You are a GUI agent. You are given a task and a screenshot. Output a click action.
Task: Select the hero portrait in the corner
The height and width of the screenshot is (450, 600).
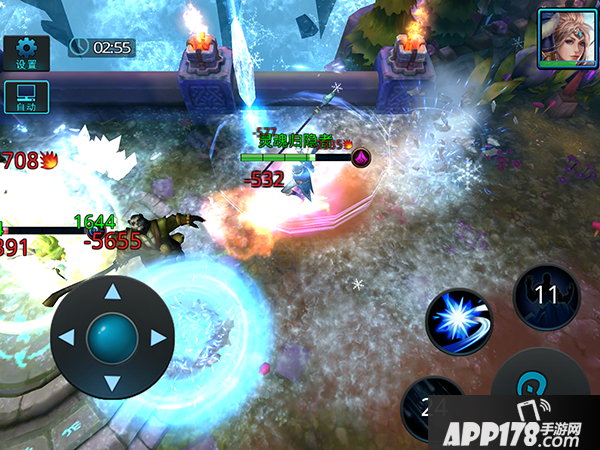563,37
